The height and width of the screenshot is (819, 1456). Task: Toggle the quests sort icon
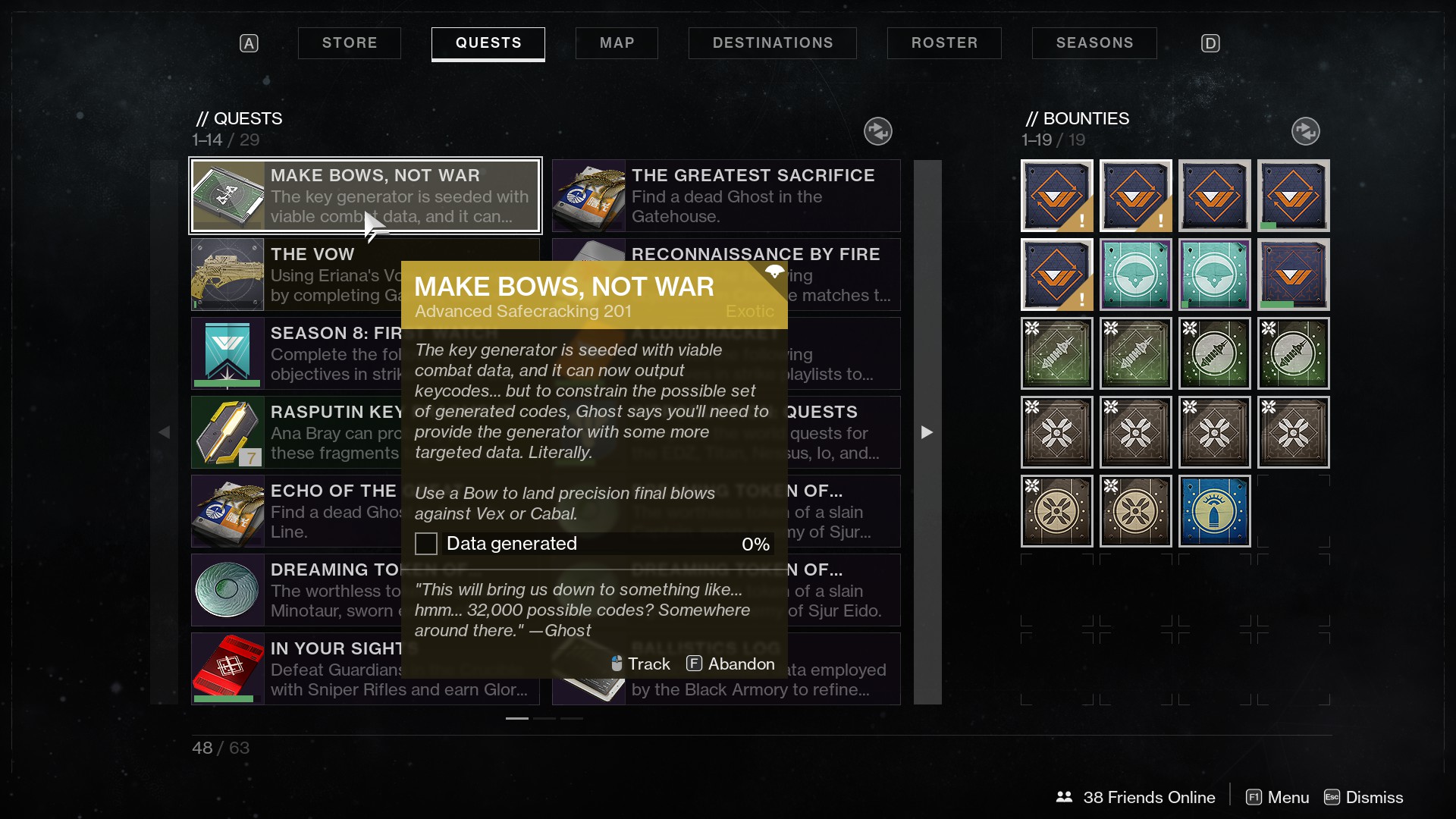[x=877, y=131]
